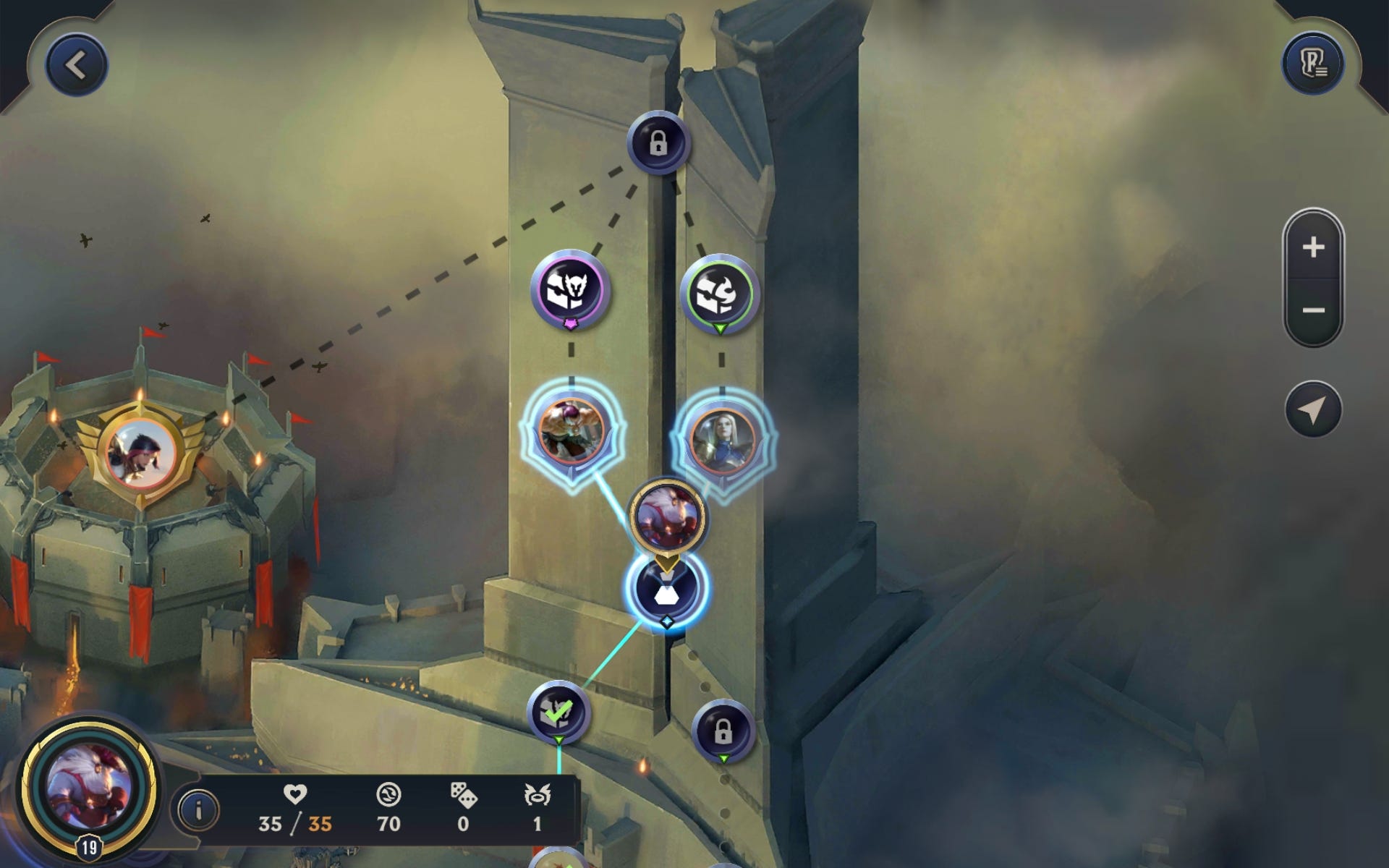Click the champion counter icon showing 1
This screenshot has width=1389, height=868.
pyautogui.click(x=537, y=793)
